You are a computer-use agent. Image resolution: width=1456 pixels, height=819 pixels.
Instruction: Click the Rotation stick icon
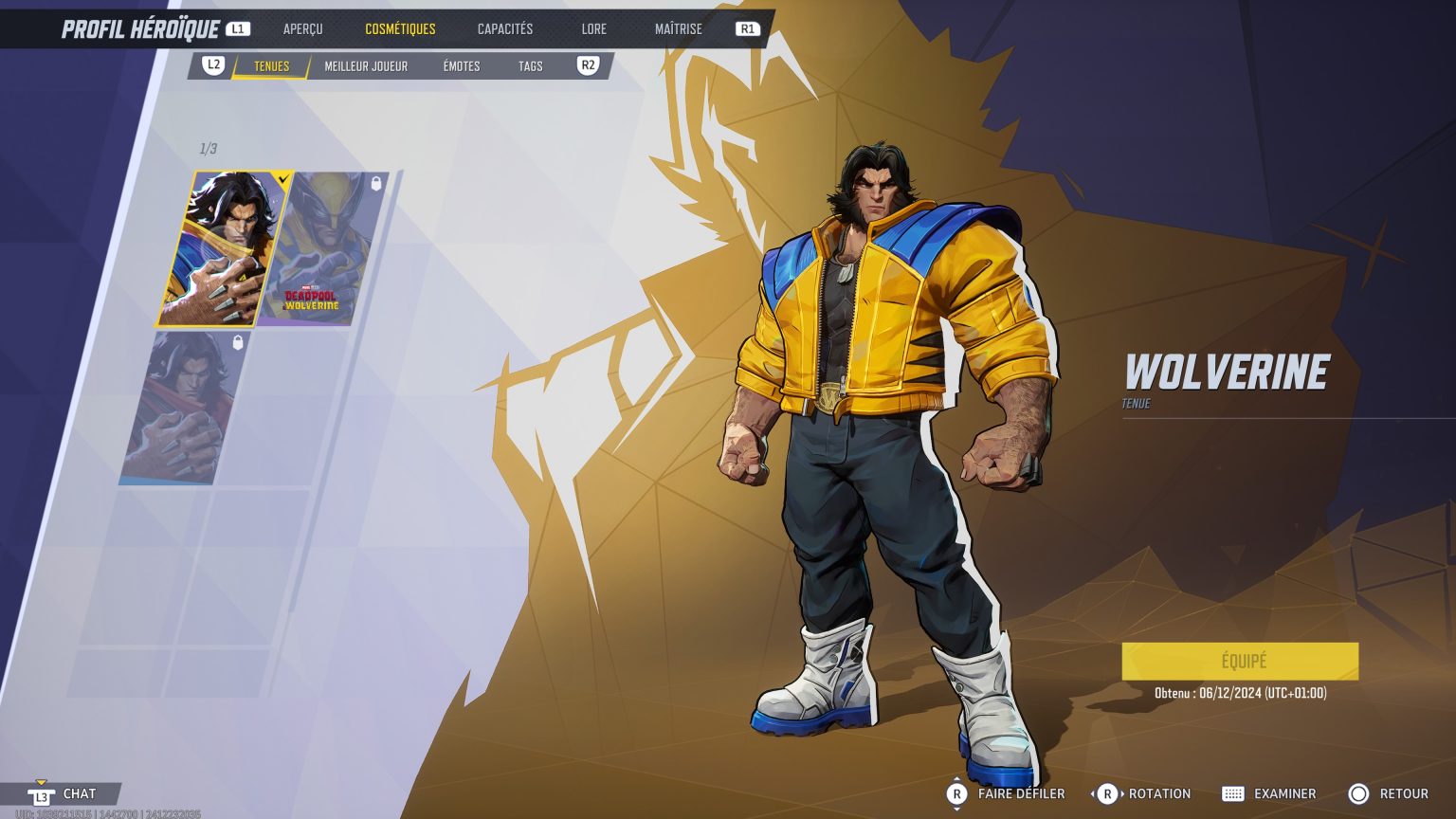[x=1107, y=793]
